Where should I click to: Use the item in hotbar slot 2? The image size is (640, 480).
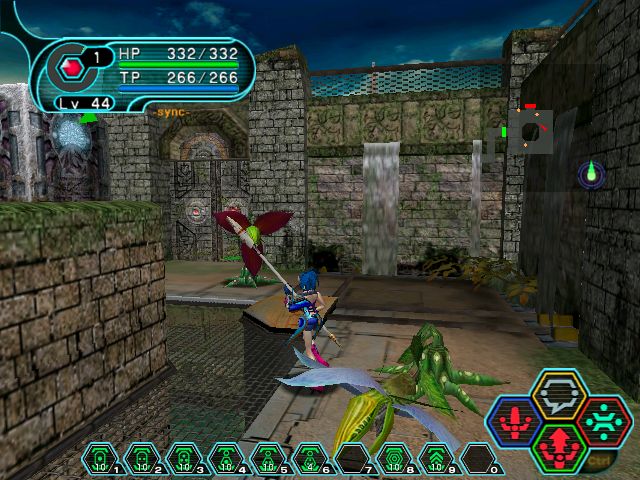coord(141,460)
